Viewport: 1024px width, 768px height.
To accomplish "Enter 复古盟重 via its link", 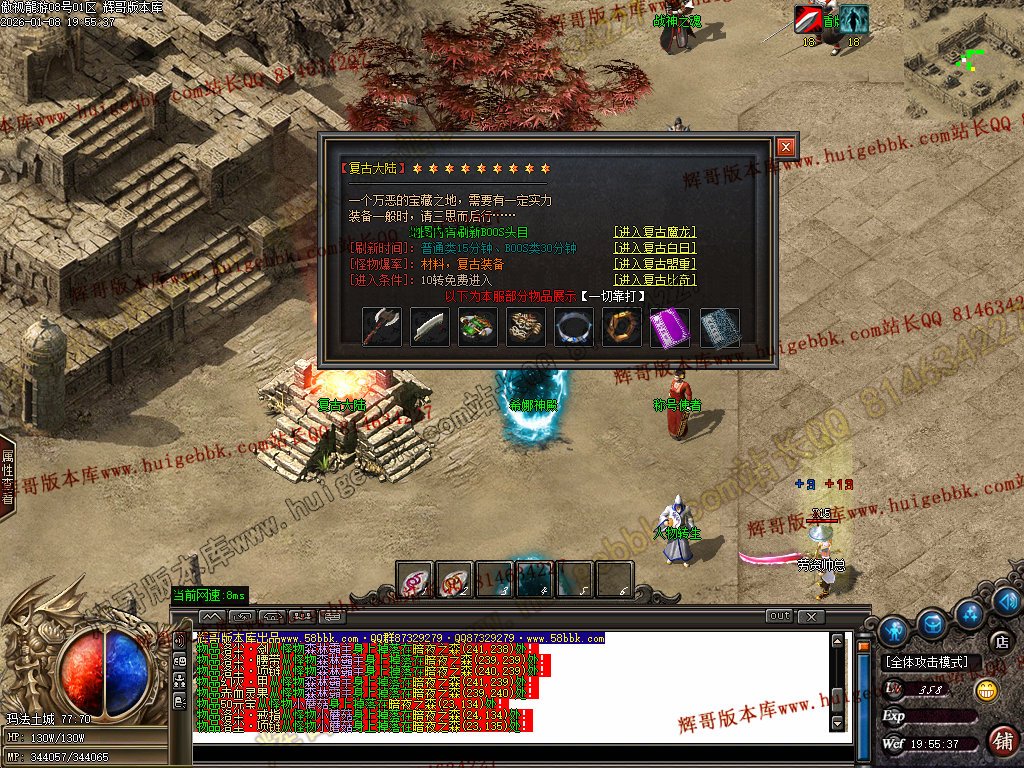I will [x=655, y=264].
